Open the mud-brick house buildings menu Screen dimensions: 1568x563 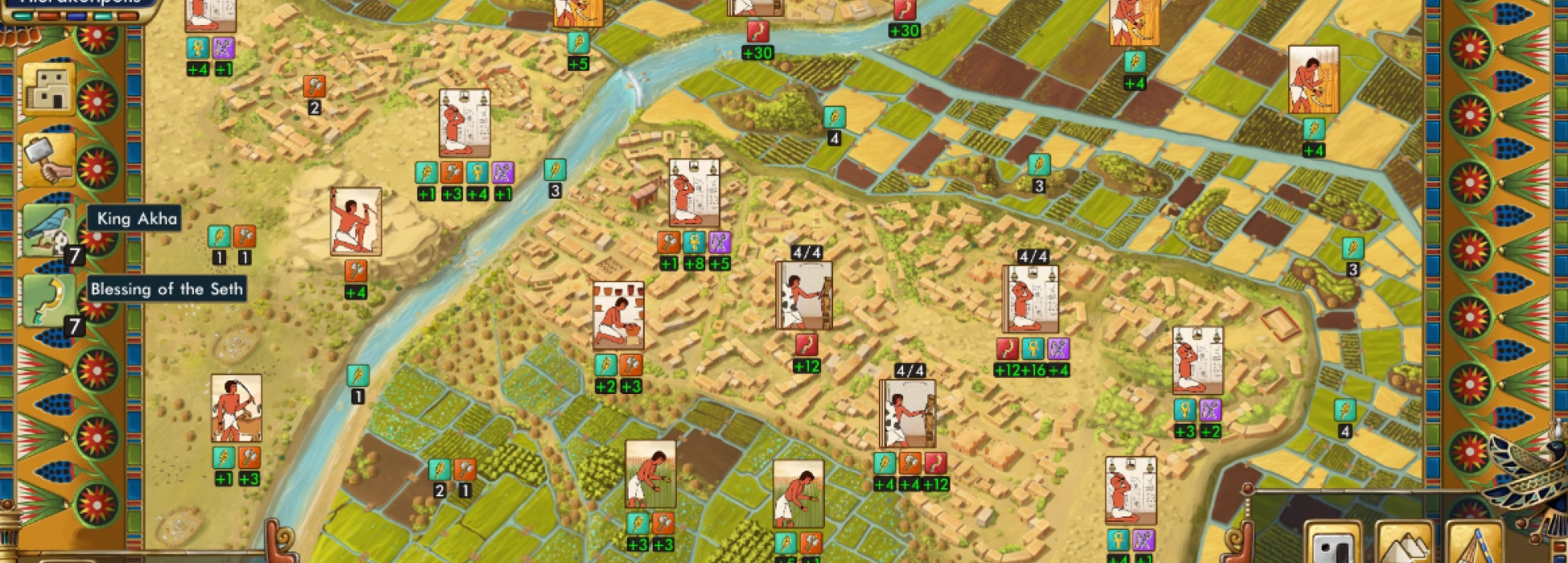(48, 89)
